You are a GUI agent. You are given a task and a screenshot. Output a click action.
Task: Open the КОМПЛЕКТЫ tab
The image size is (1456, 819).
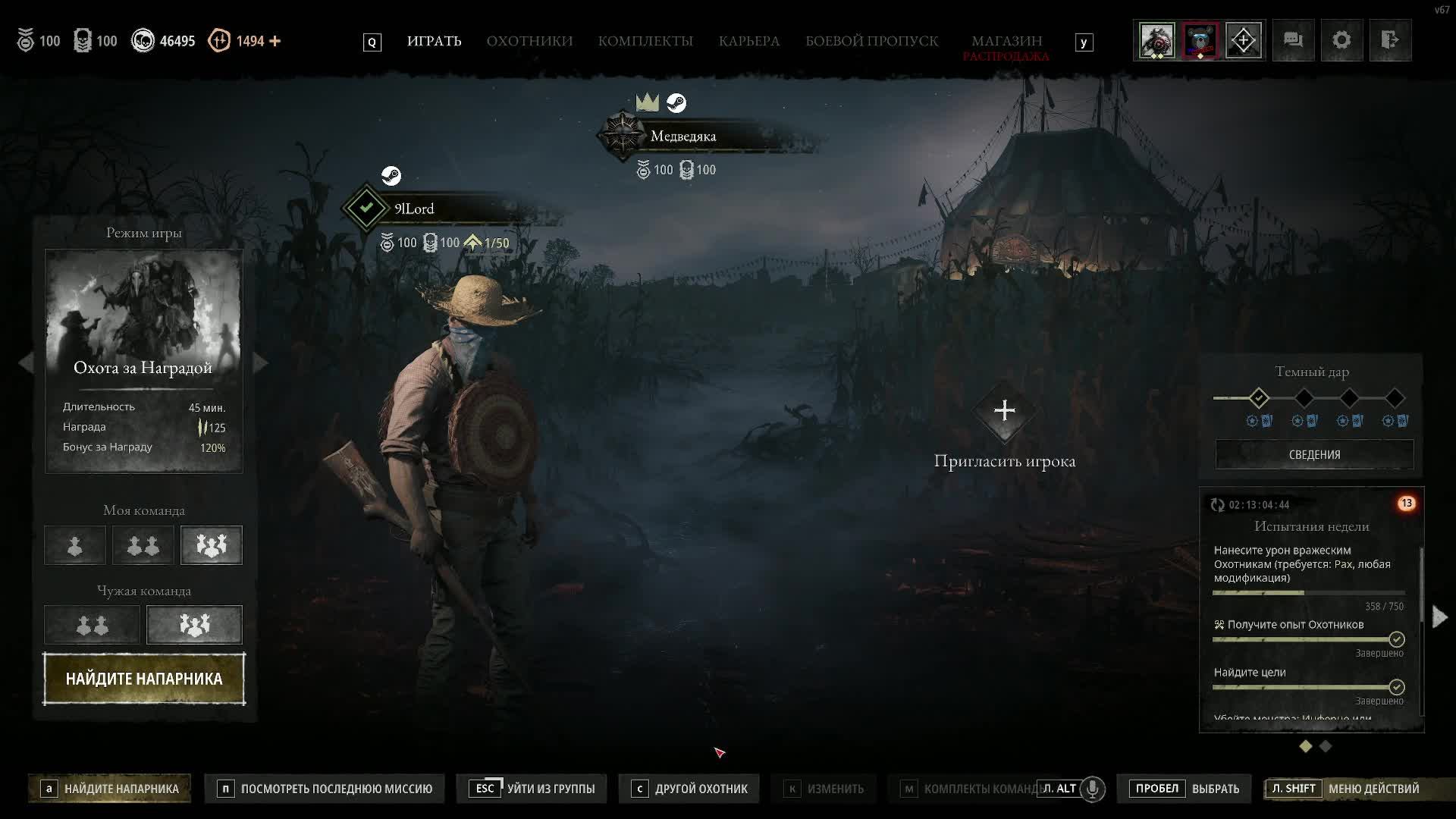click(x=645, y=41)
